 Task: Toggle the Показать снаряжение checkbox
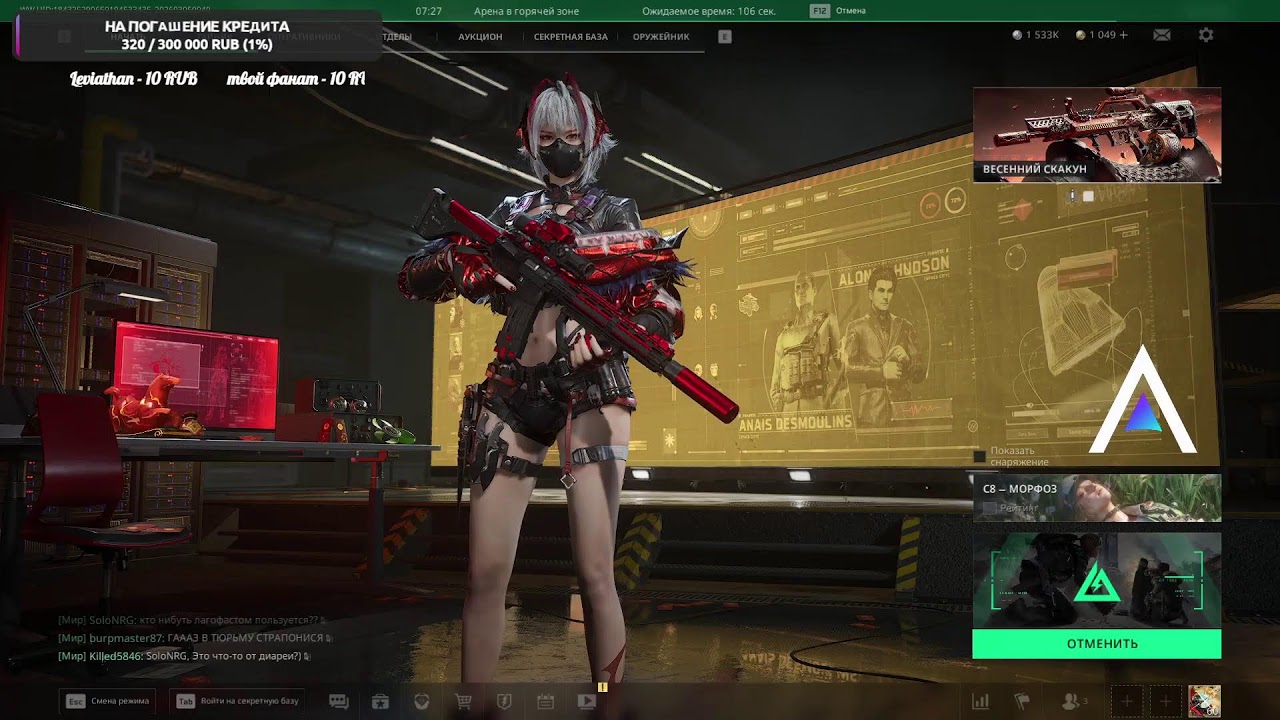click(x=980, y=457)
